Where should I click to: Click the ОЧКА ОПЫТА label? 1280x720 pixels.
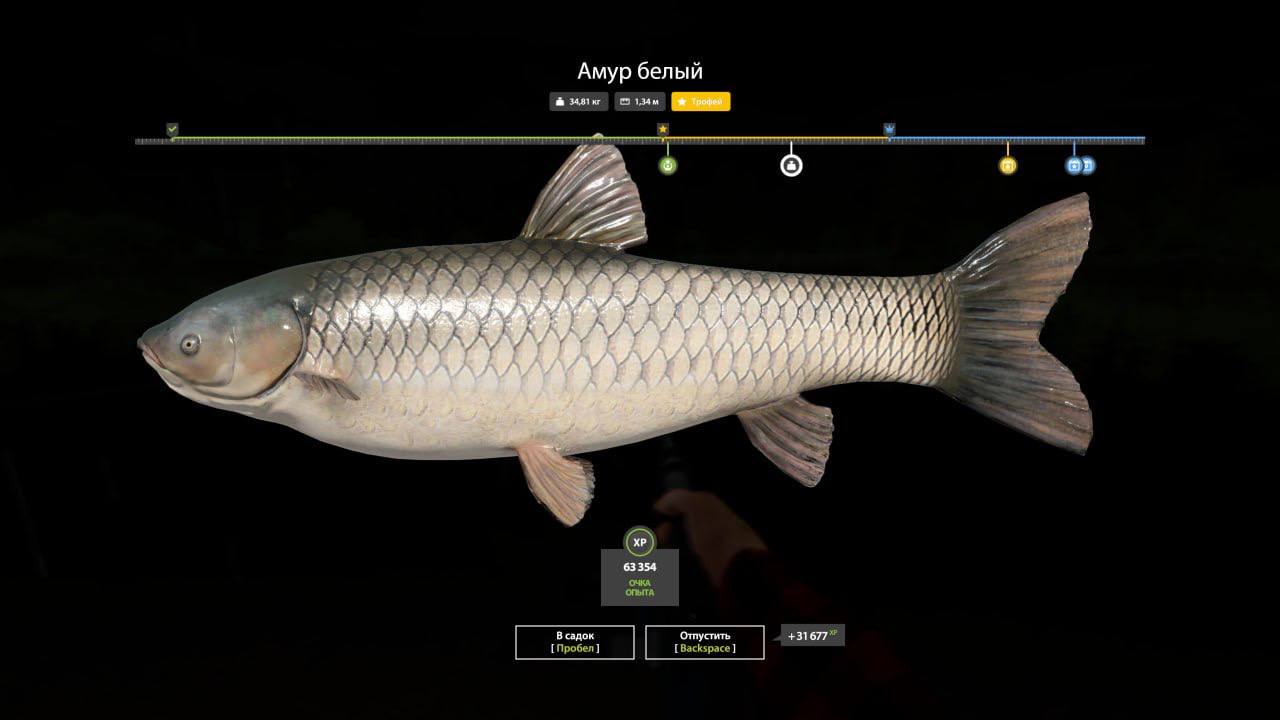tap(639, 588)
